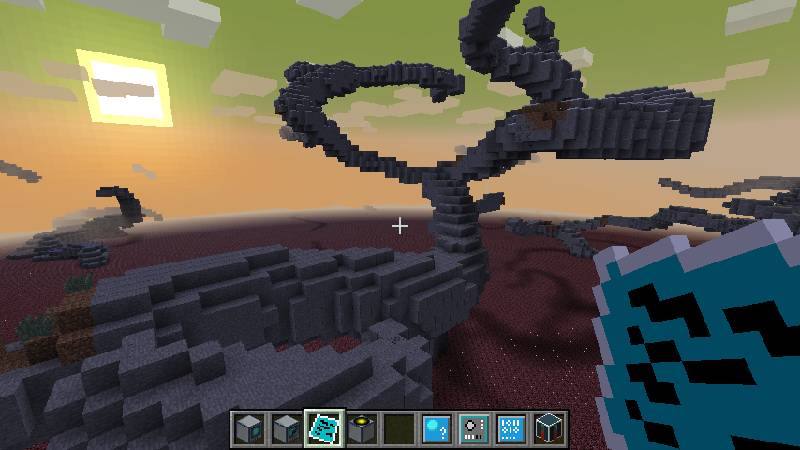
Task: Choose the dark cube with red marks
Action: 547,428
